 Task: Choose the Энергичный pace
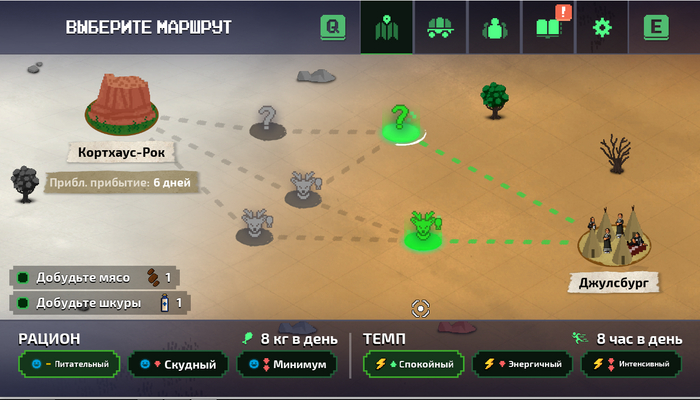521,364
